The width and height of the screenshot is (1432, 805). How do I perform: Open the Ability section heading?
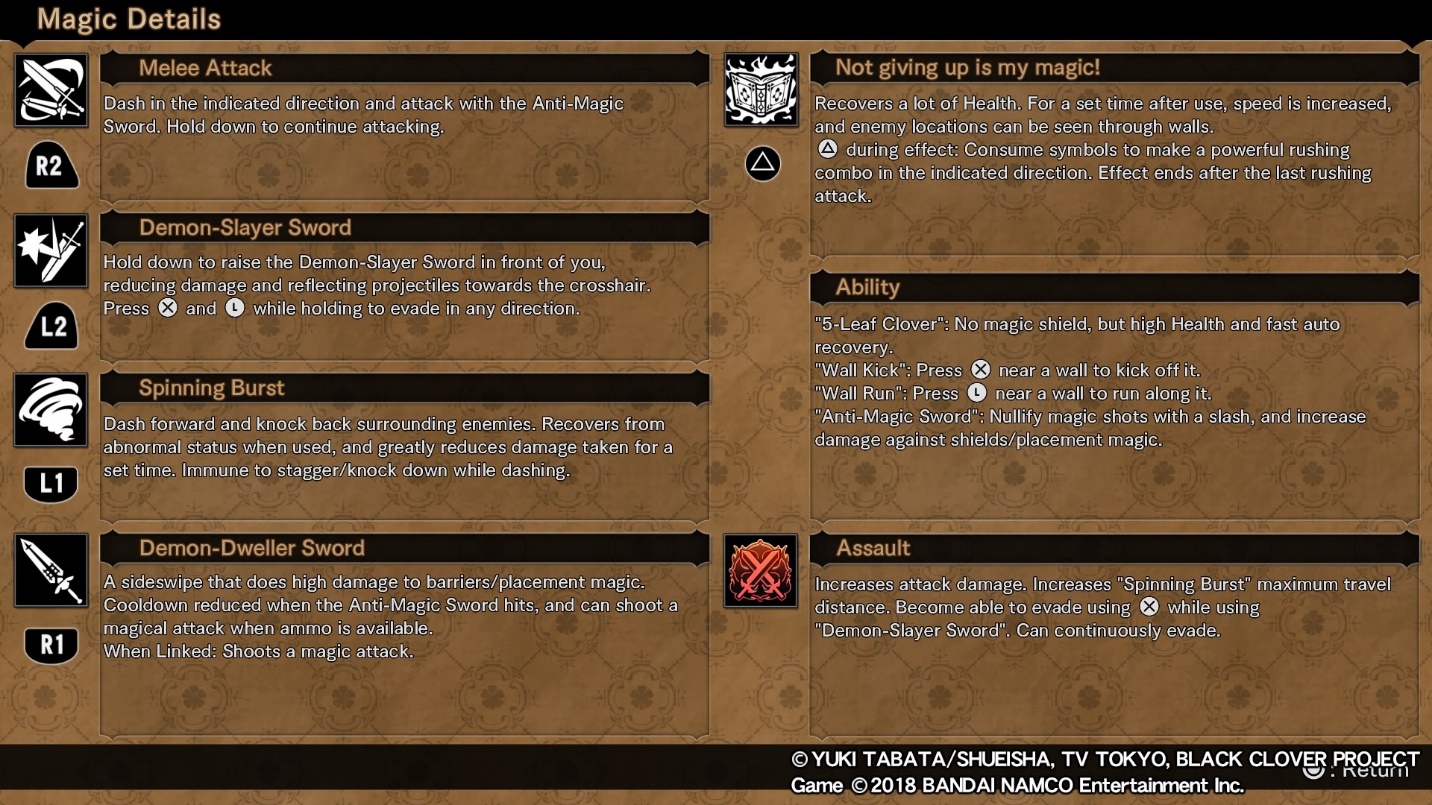pos(867,288)
